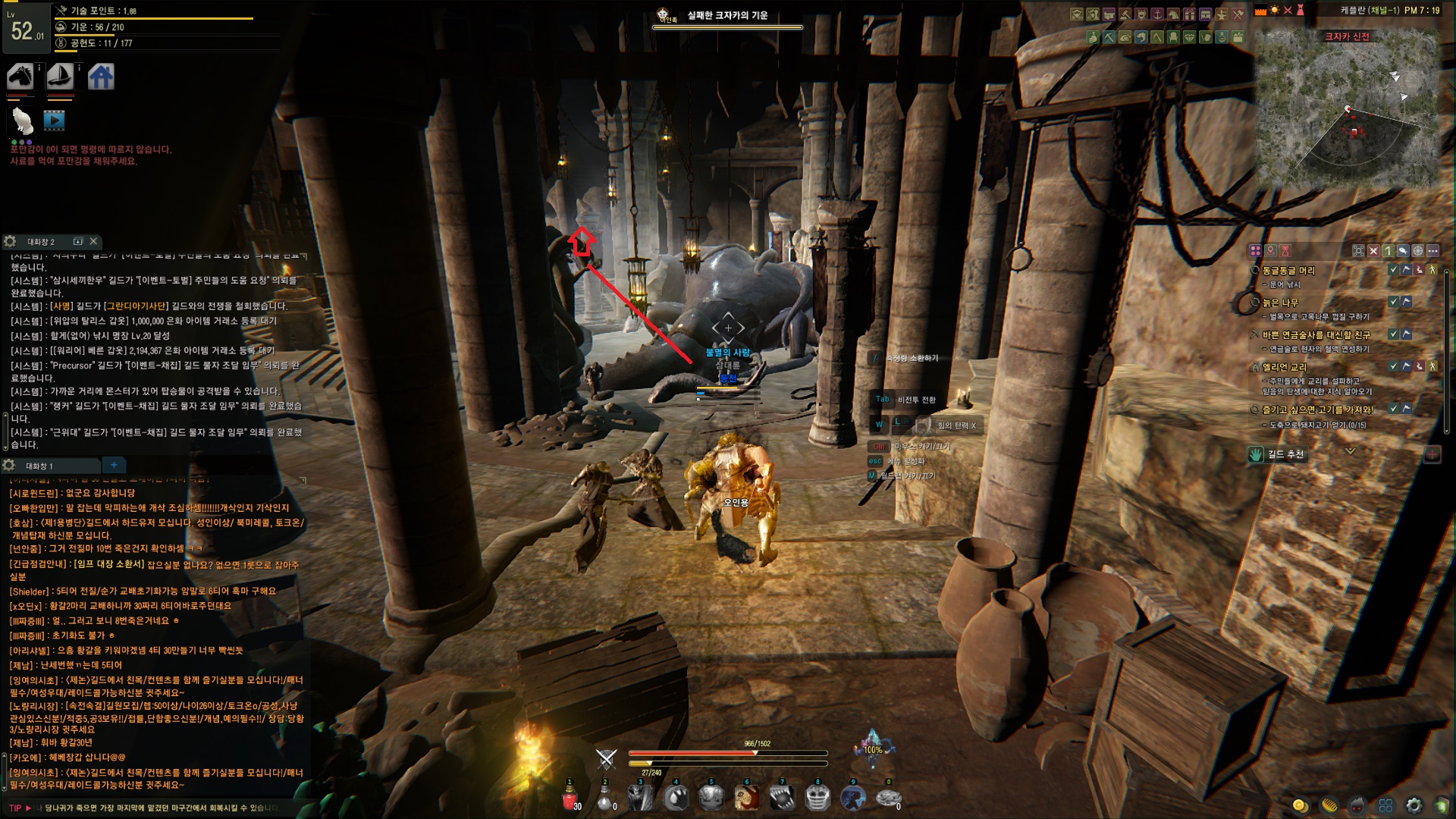This screenshot has height=819, width=1456.
Task: Click the horse mount icon
Action: 20,77
